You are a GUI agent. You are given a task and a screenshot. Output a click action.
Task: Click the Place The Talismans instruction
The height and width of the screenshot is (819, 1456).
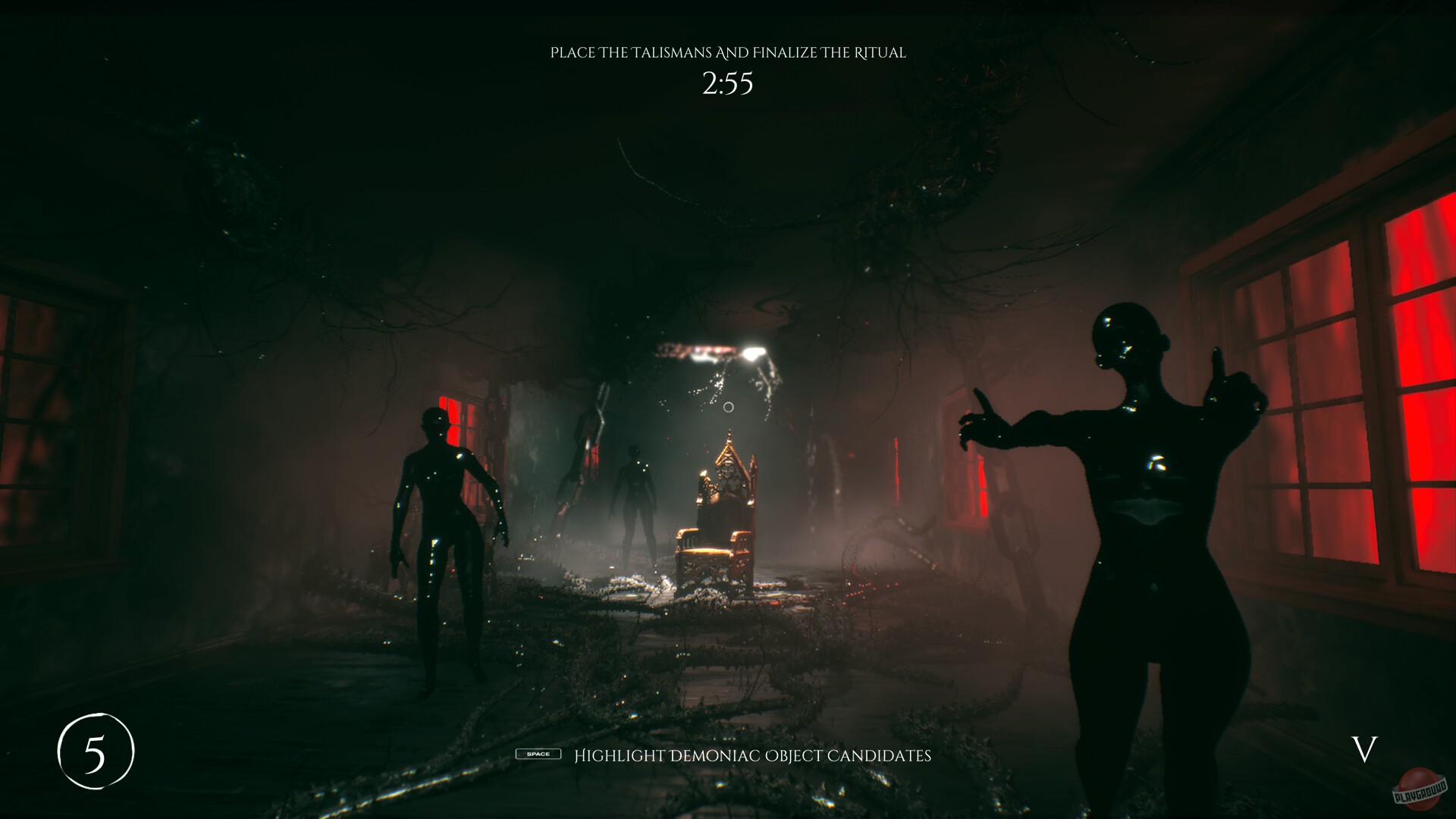(x=728, y=53)
